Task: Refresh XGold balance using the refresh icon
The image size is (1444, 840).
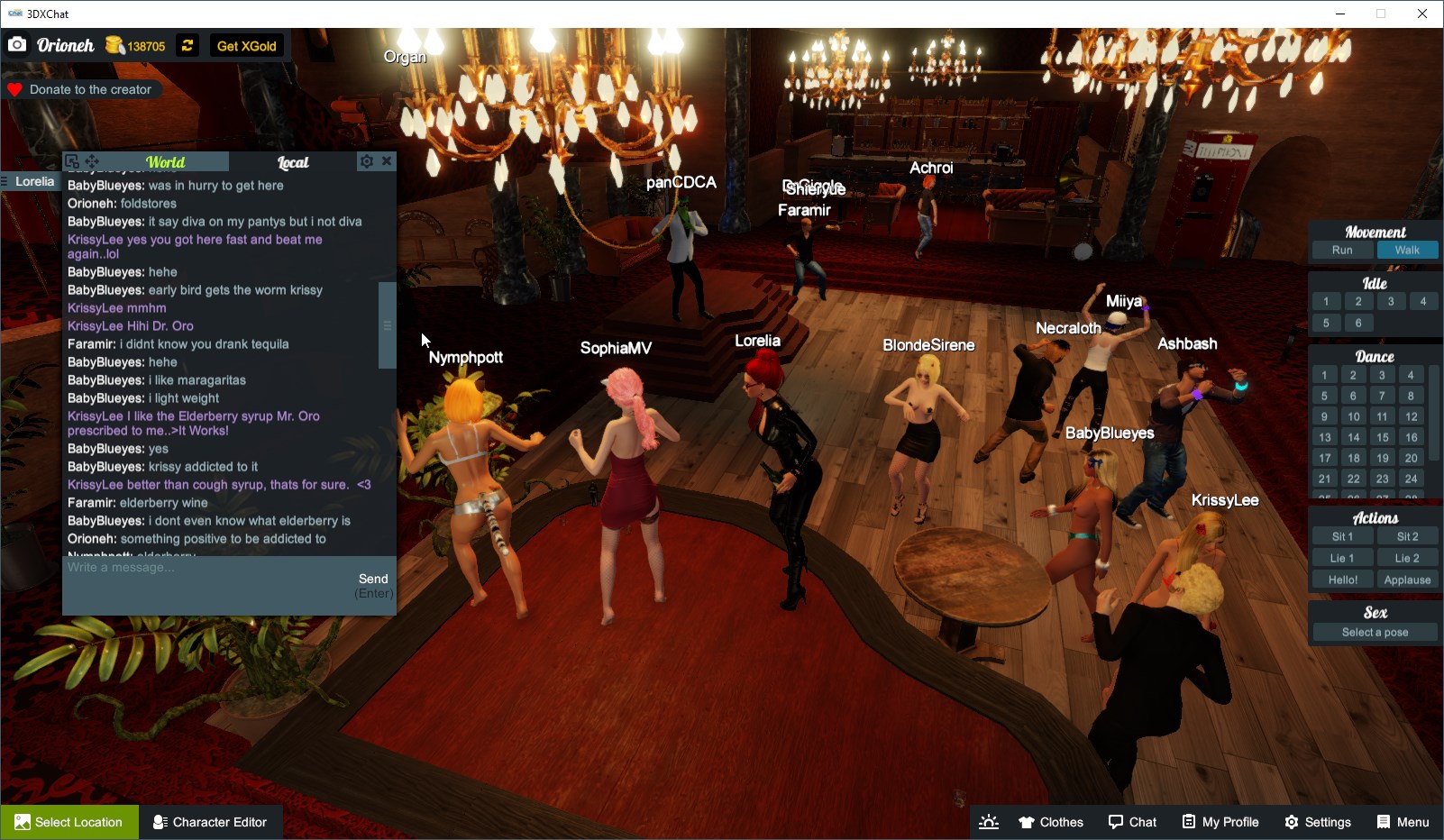Action: (186, 45)
